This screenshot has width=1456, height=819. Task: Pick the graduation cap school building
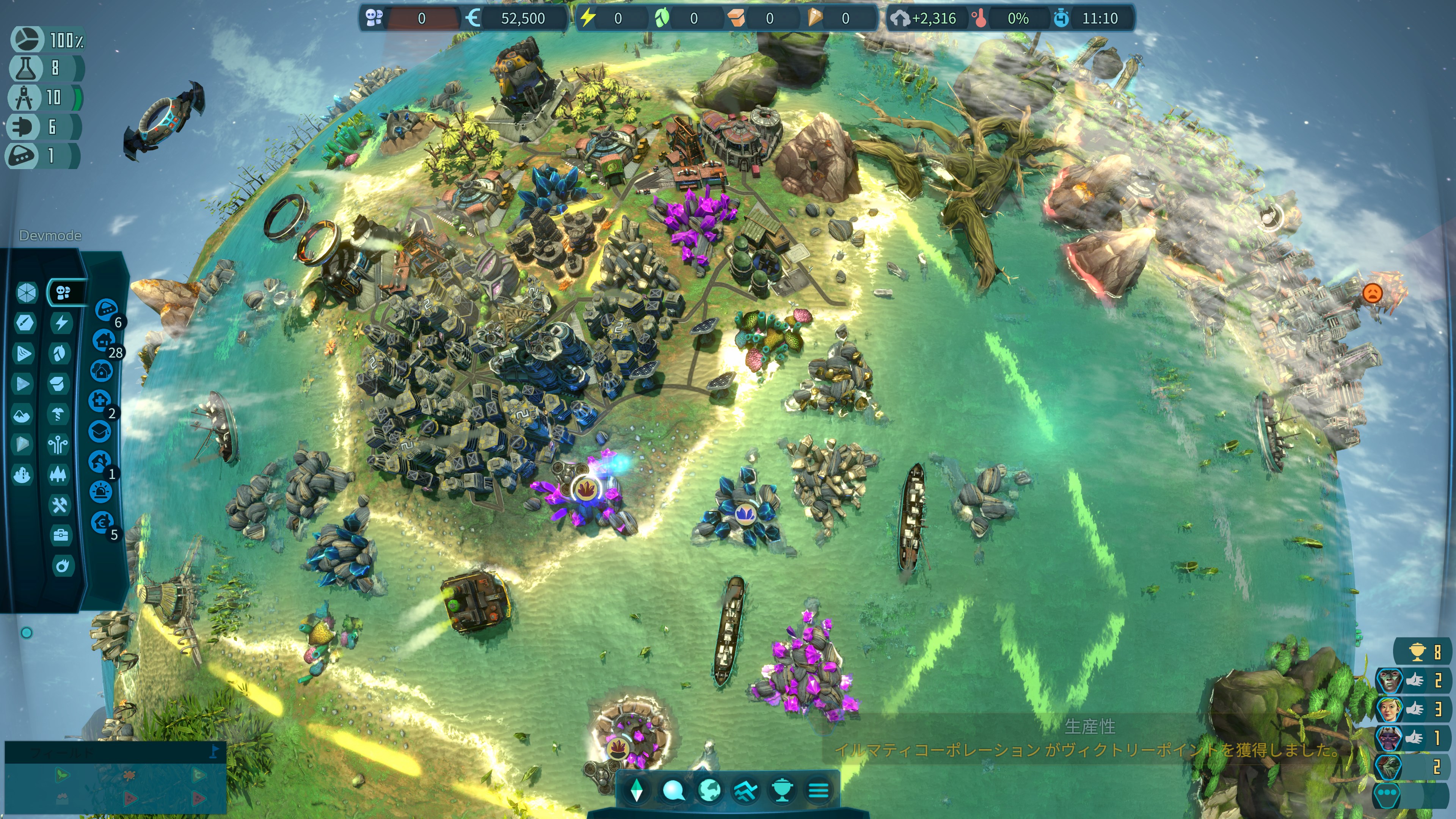point(99,431)
